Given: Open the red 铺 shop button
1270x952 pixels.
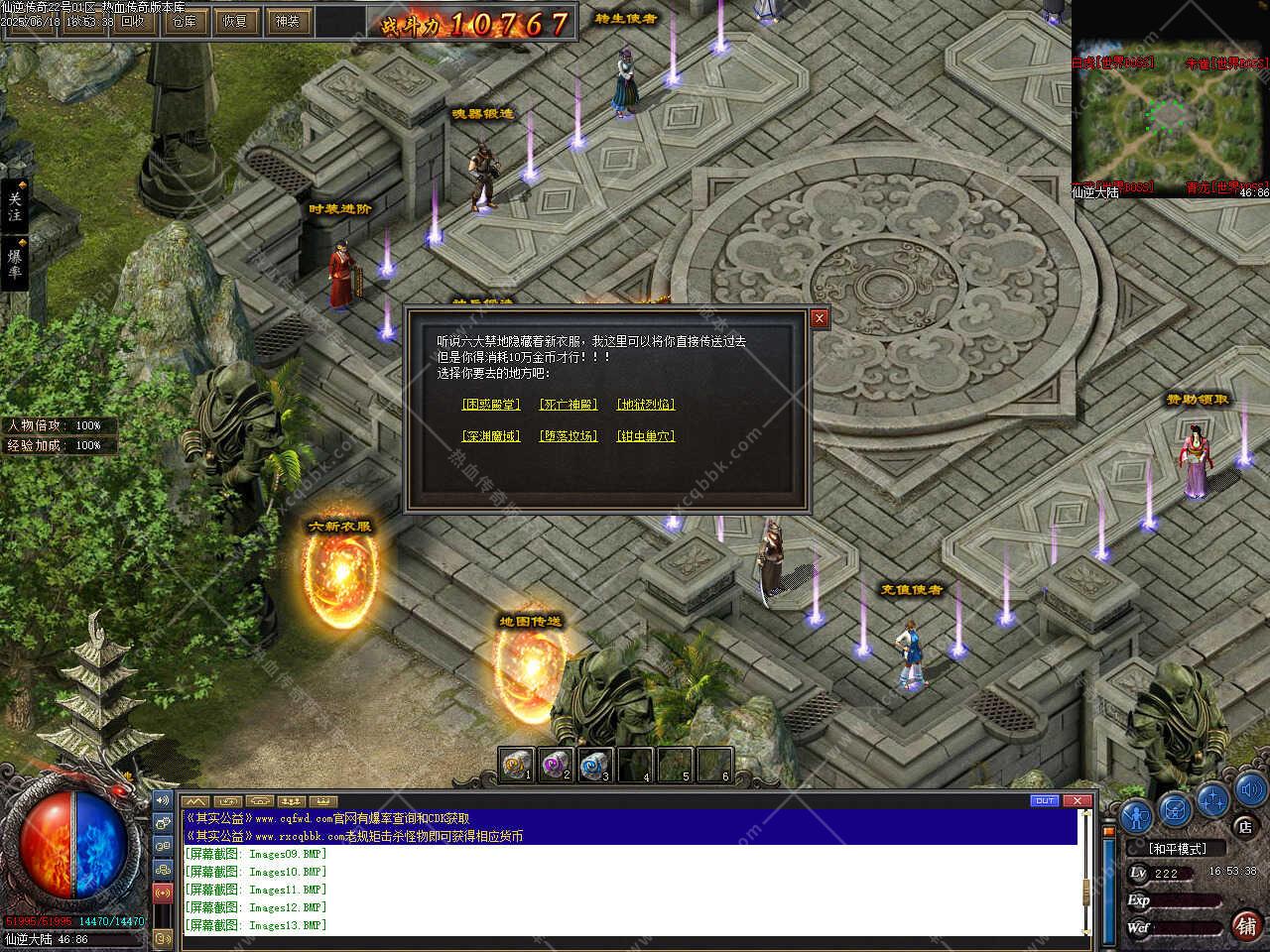Looking at the screenshot, I should 1246,925.
